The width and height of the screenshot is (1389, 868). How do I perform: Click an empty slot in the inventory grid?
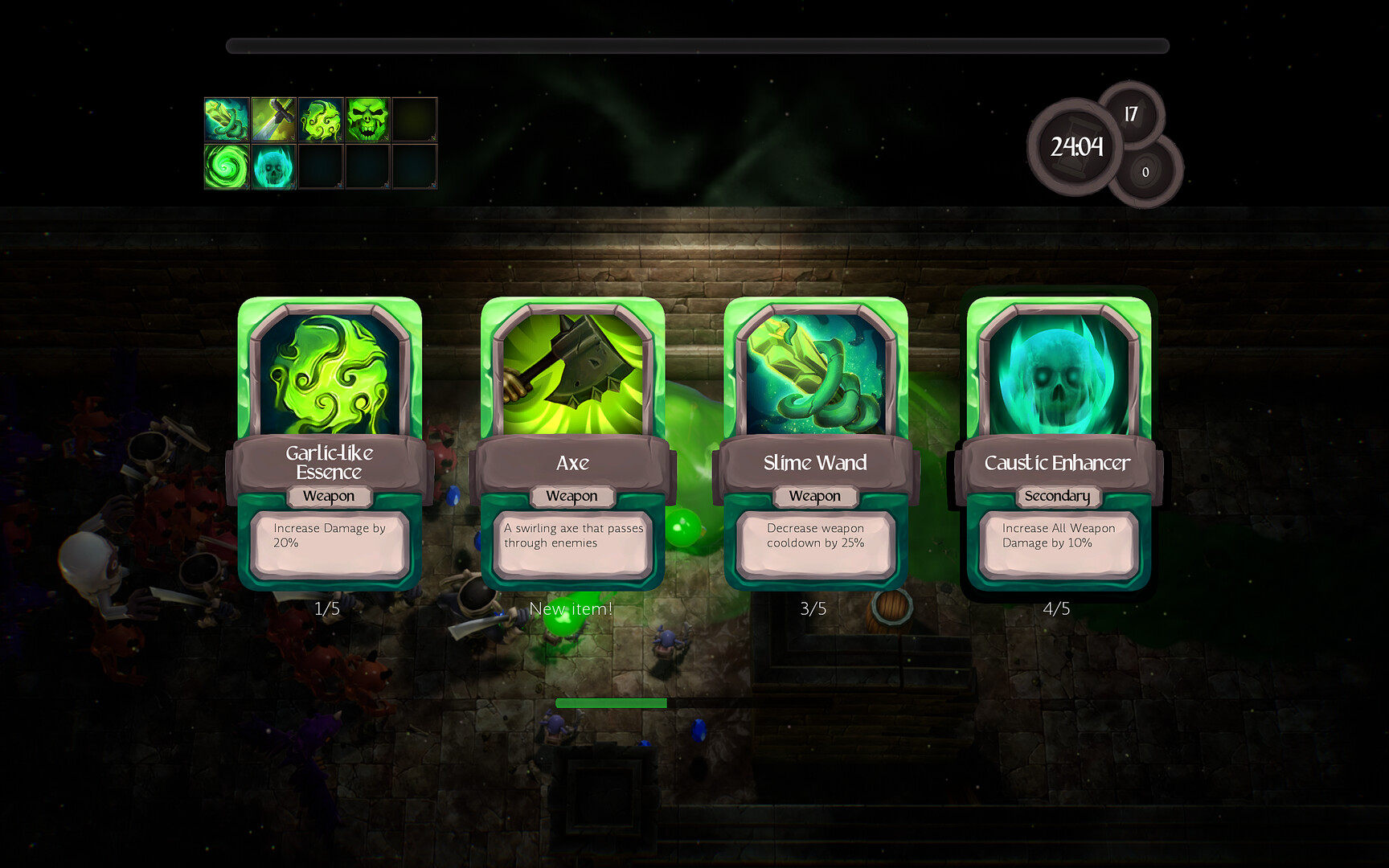tap(414, 119)
